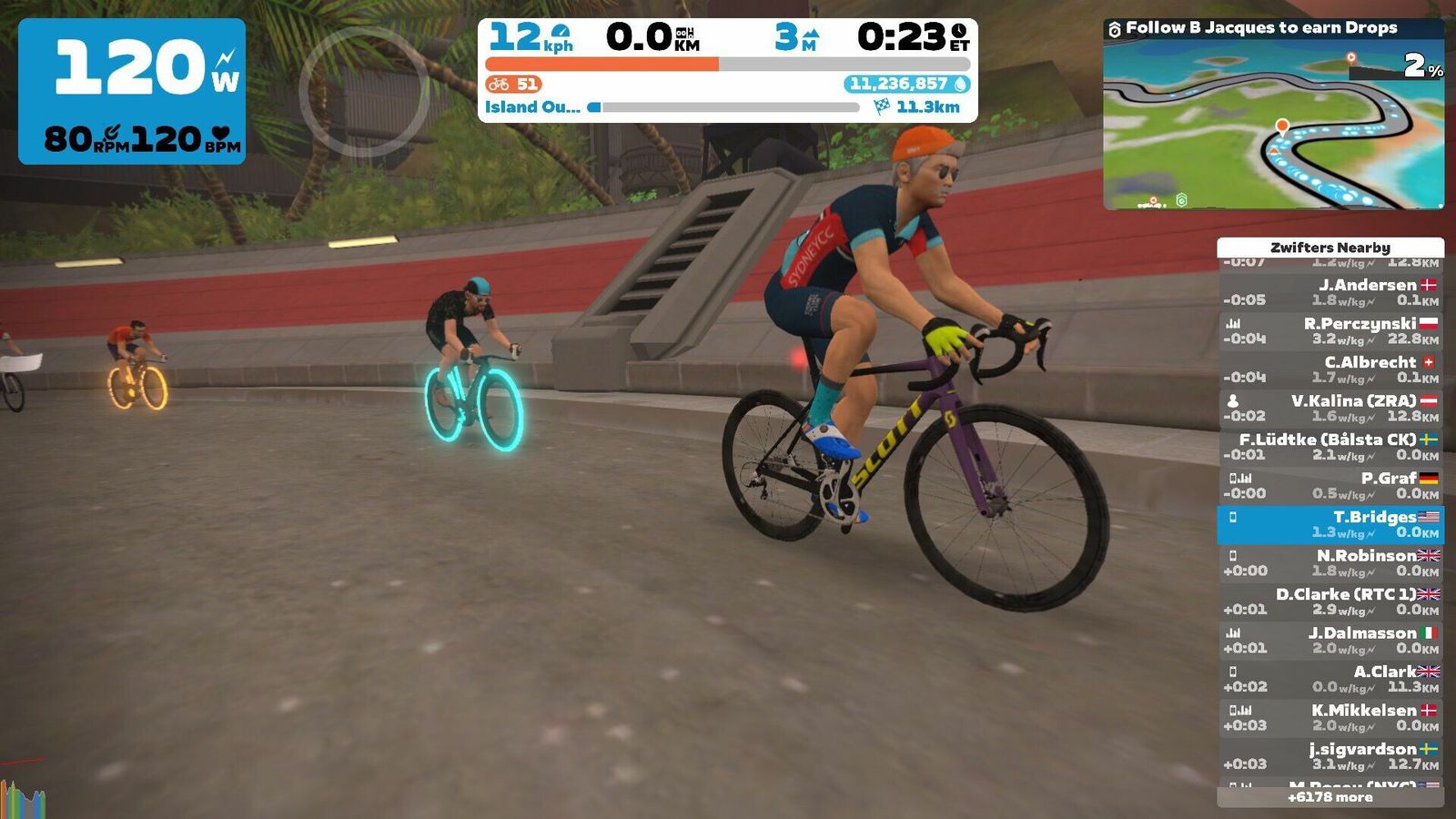Choose P.Graf from Zwifters Nearby
This screenshot has height=819, width=1456.
(1330, 486)
